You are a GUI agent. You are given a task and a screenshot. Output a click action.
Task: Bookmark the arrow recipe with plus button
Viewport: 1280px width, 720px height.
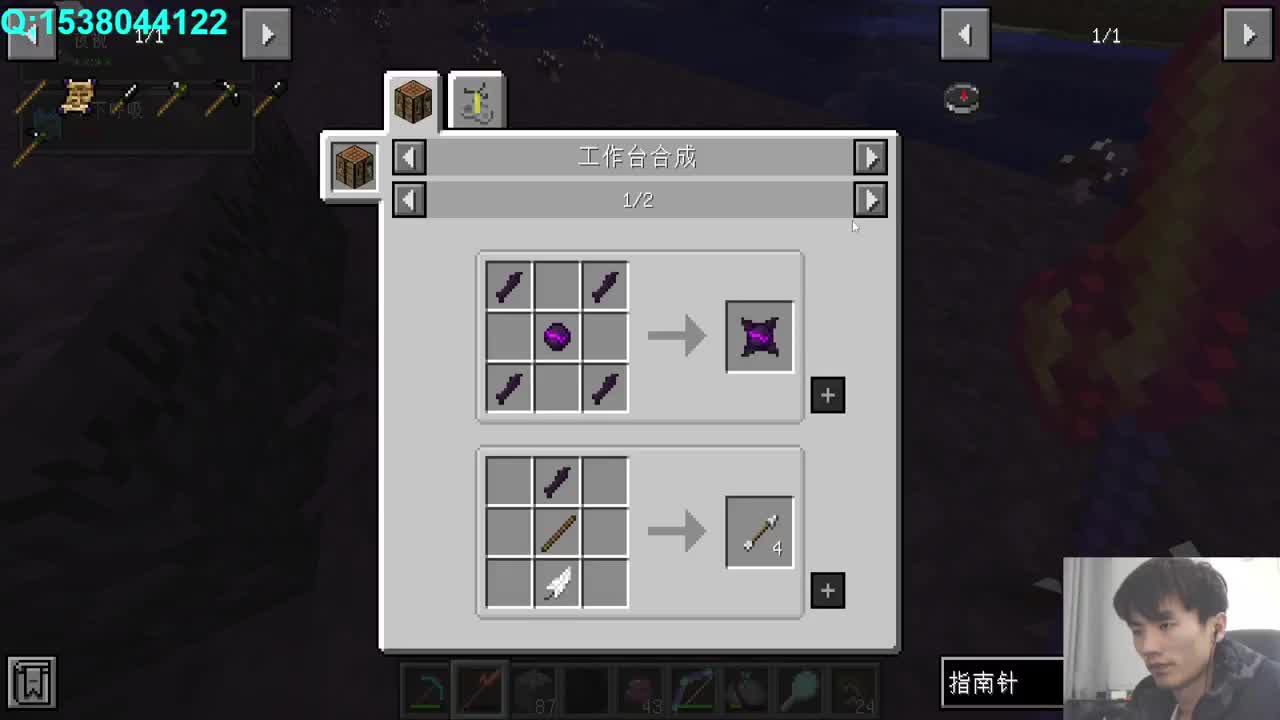[827, 591]
